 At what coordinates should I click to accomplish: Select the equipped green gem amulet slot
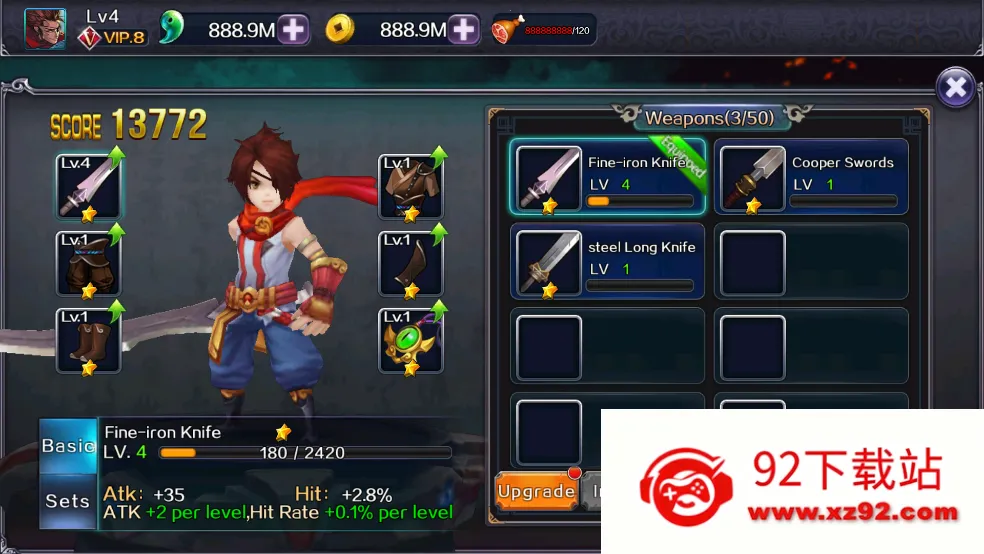click(411, 341)
